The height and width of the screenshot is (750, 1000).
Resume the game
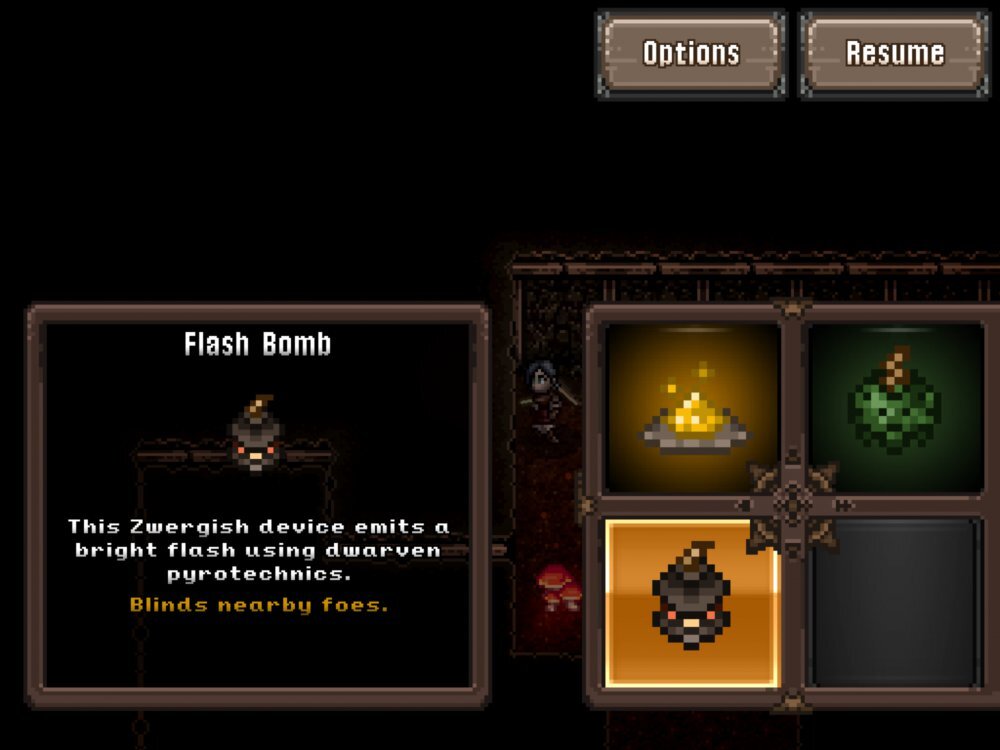pyautogui.click(x=894, y=54)
